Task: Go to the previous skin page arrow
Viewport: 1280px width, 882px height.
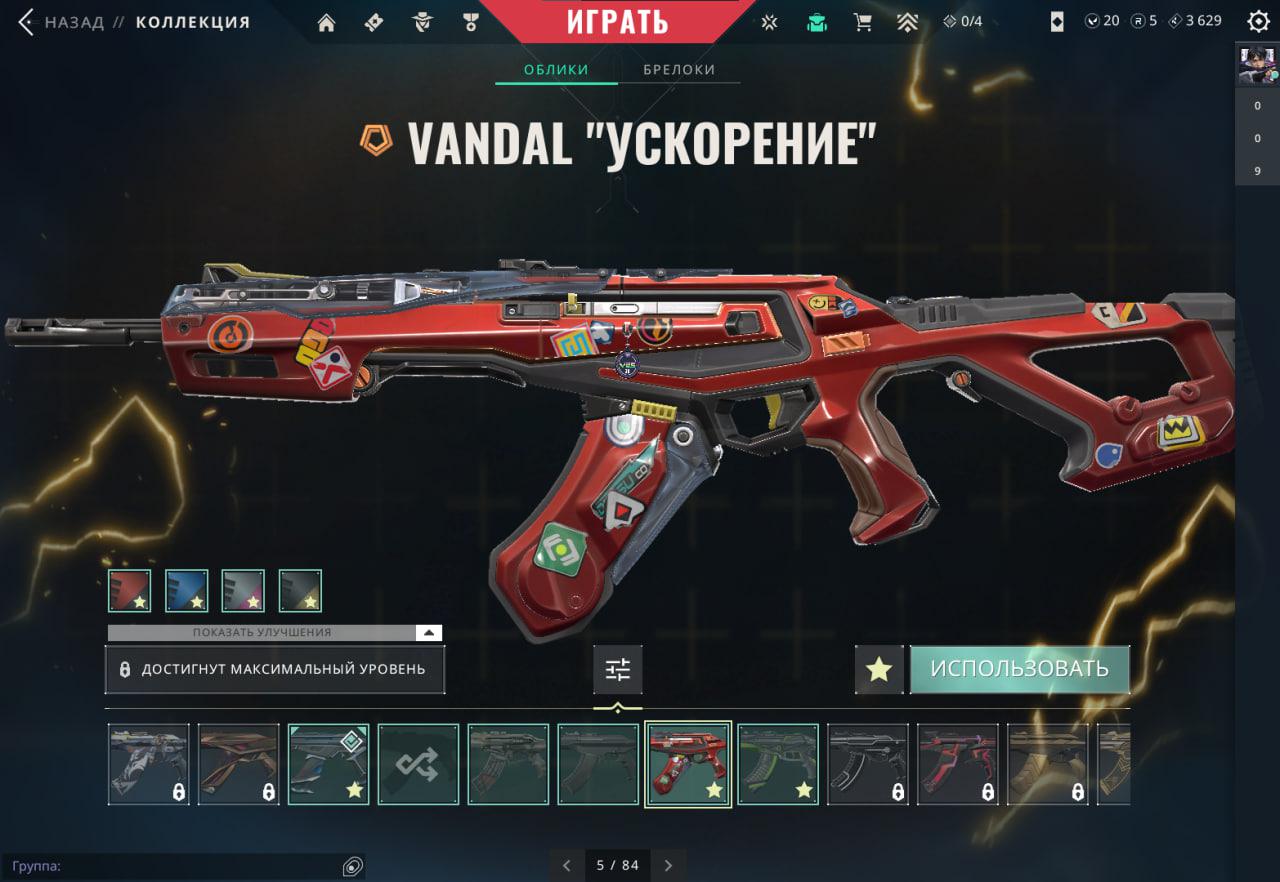Action: pos(567,865)
